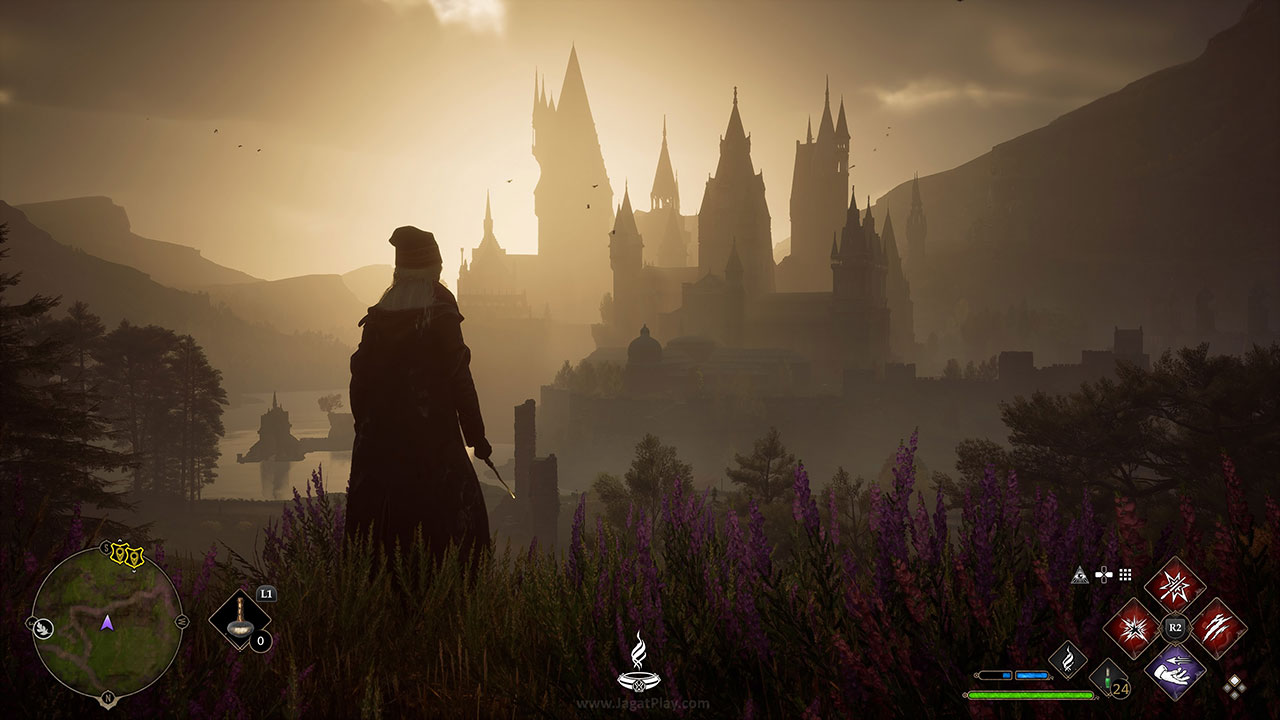Open the nine-dot grid icon
Image resolution: width=1280 pixels, height=720 pixels.
click(1125, 575)
